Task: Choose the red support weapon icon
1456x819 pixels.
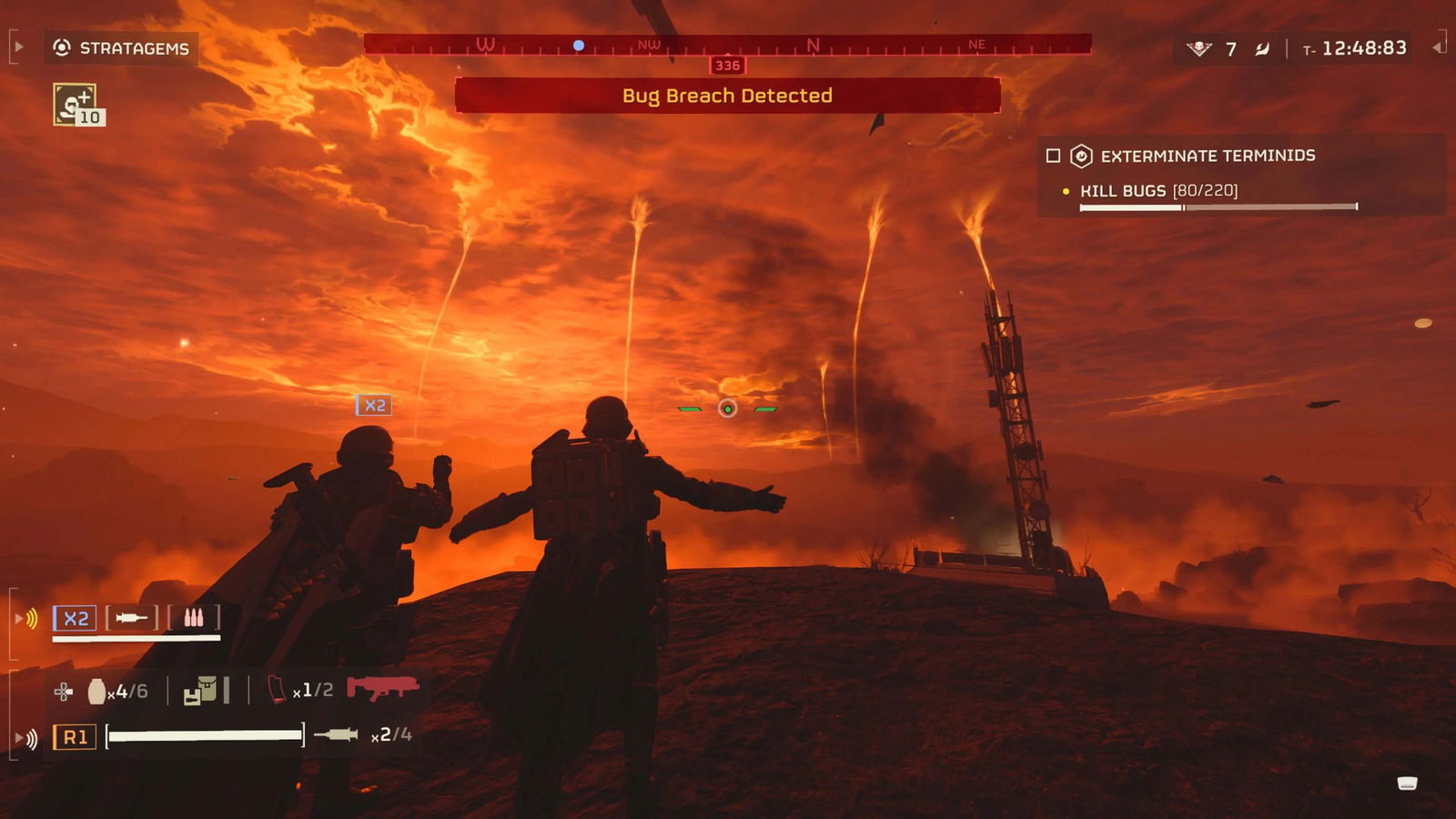Action: (382, 688)
